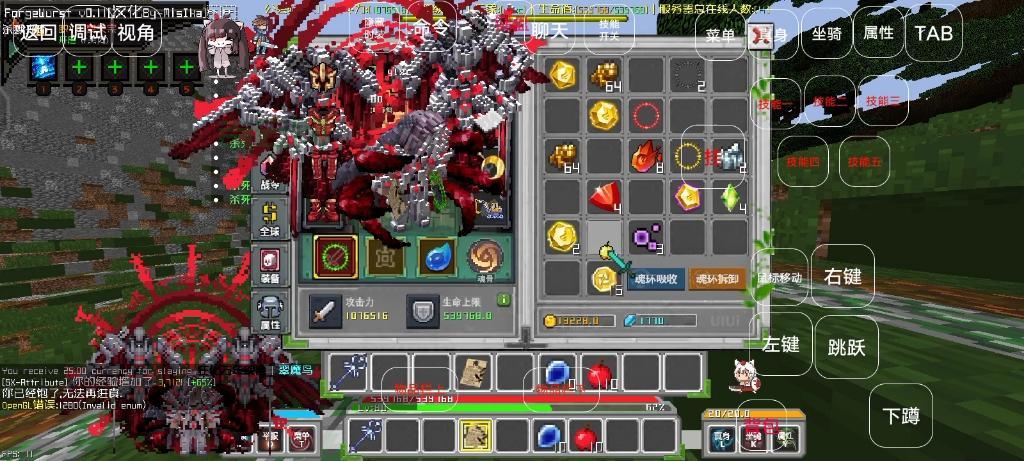
Task: Tap the 下蹲 crouch button
Action: pos(901,415)
